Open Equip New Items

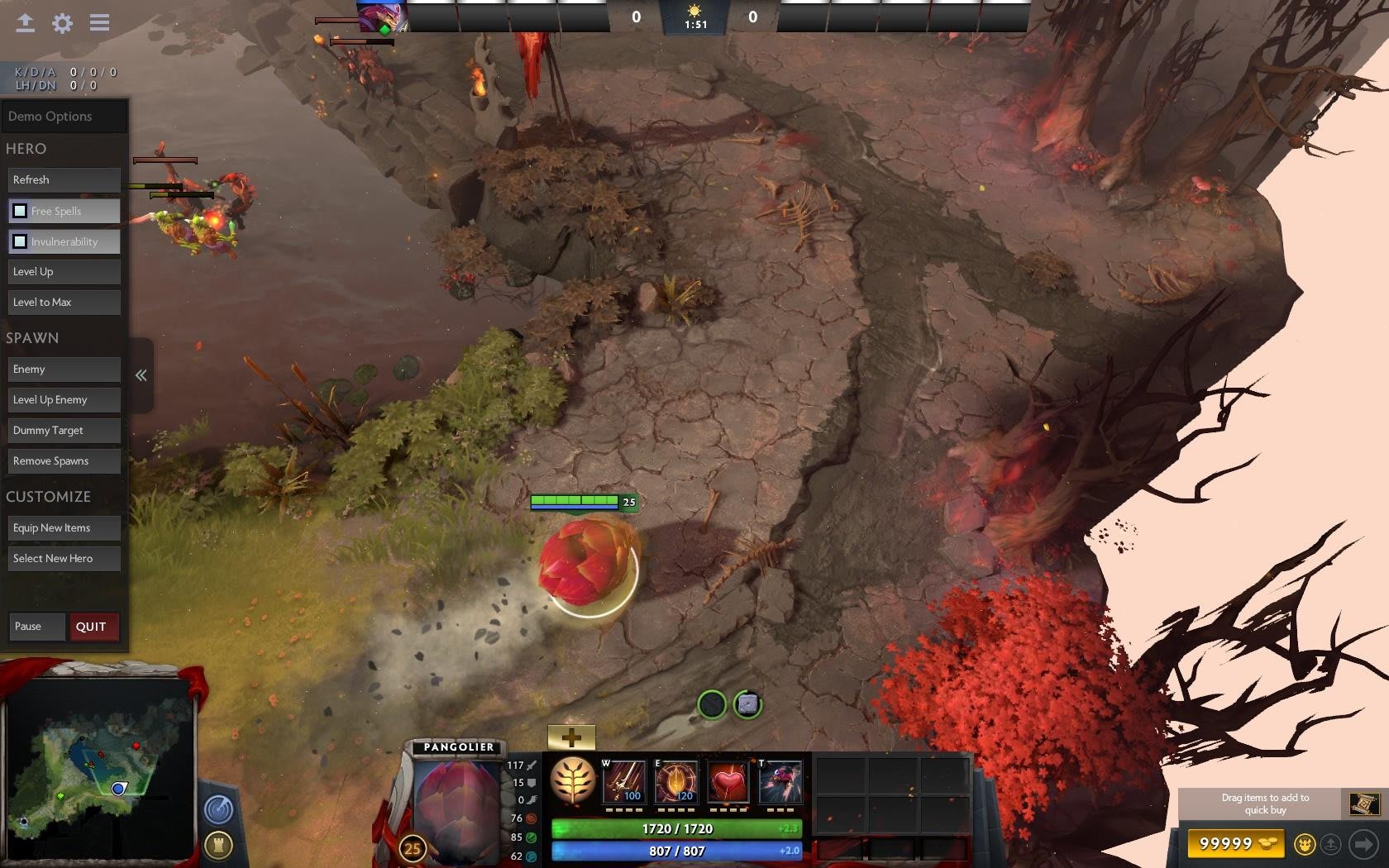64,528
